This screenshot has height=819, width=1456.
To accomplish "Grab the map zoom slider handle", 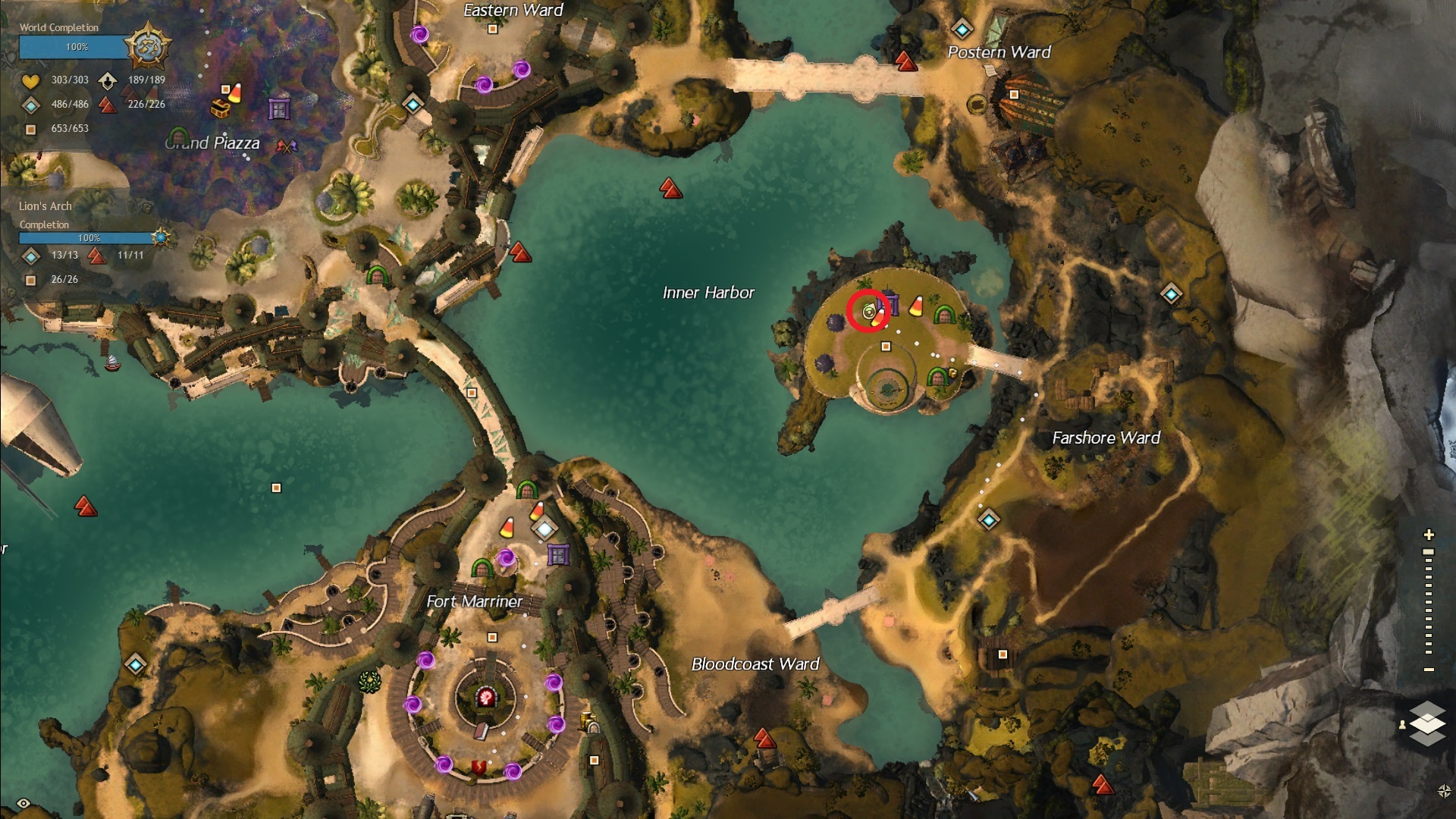I will click(x=1429, y=552).
